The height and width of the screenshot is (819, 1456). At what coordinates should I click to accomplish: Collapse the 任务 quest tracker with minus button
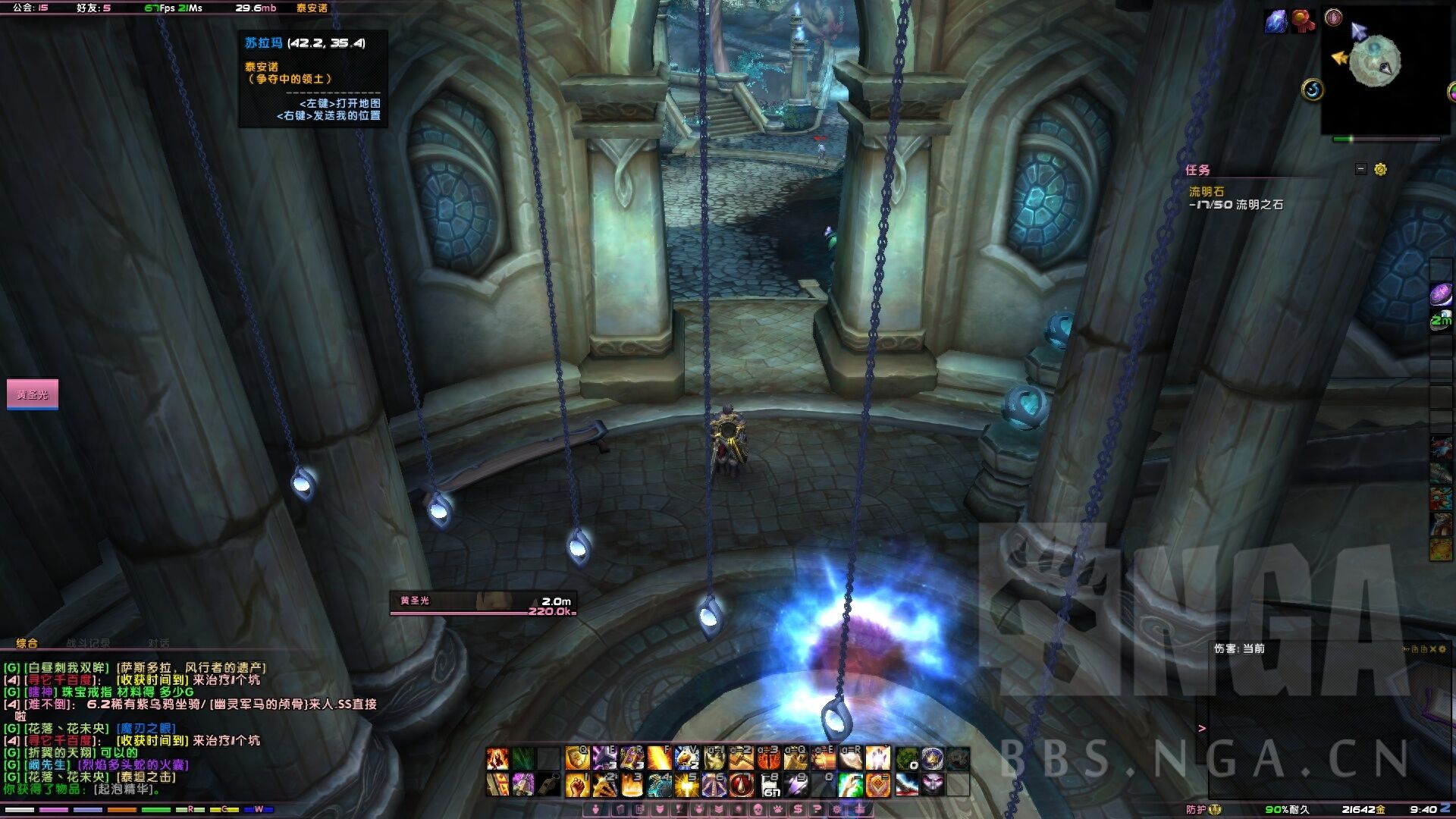1361,169
